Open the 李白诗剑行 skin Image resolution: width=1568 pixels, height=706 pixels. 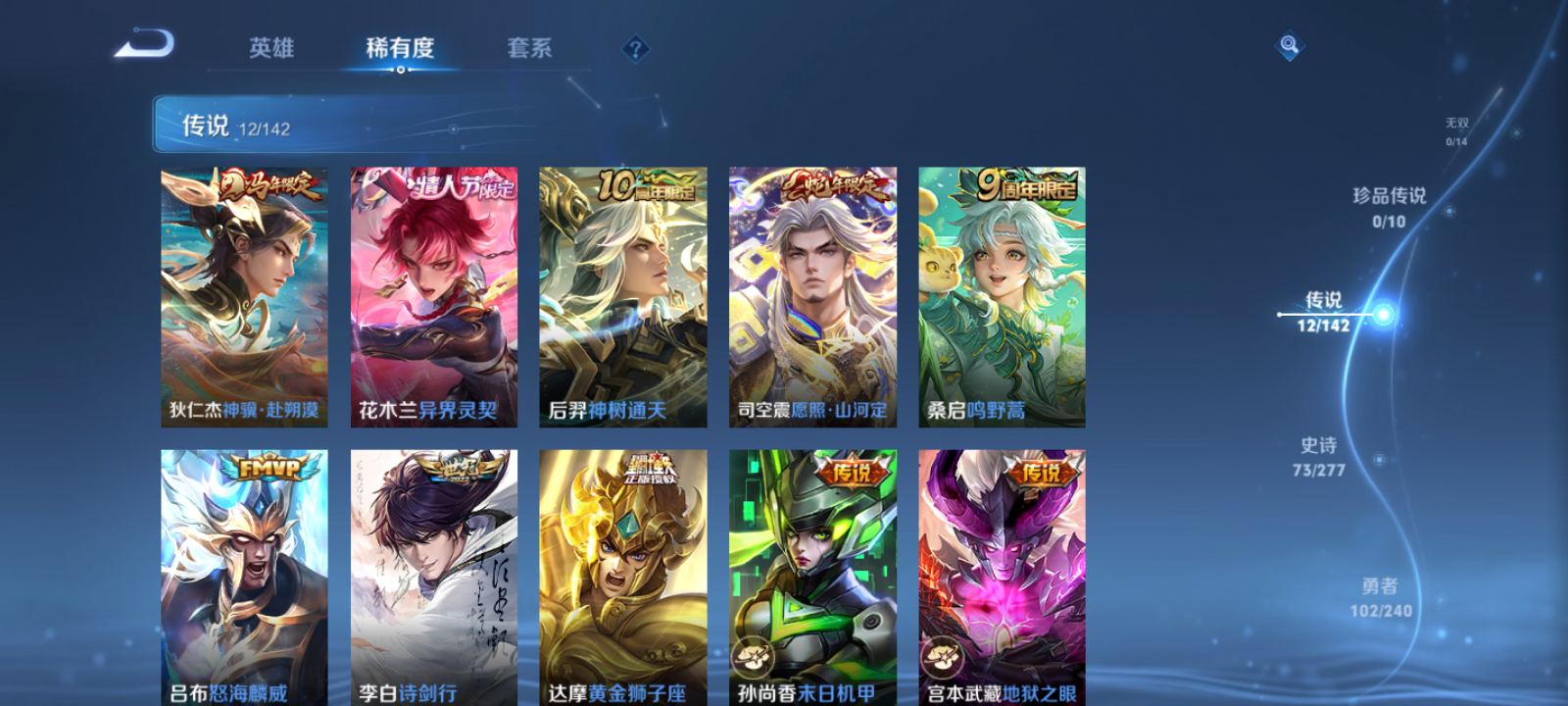coord(434,579)
